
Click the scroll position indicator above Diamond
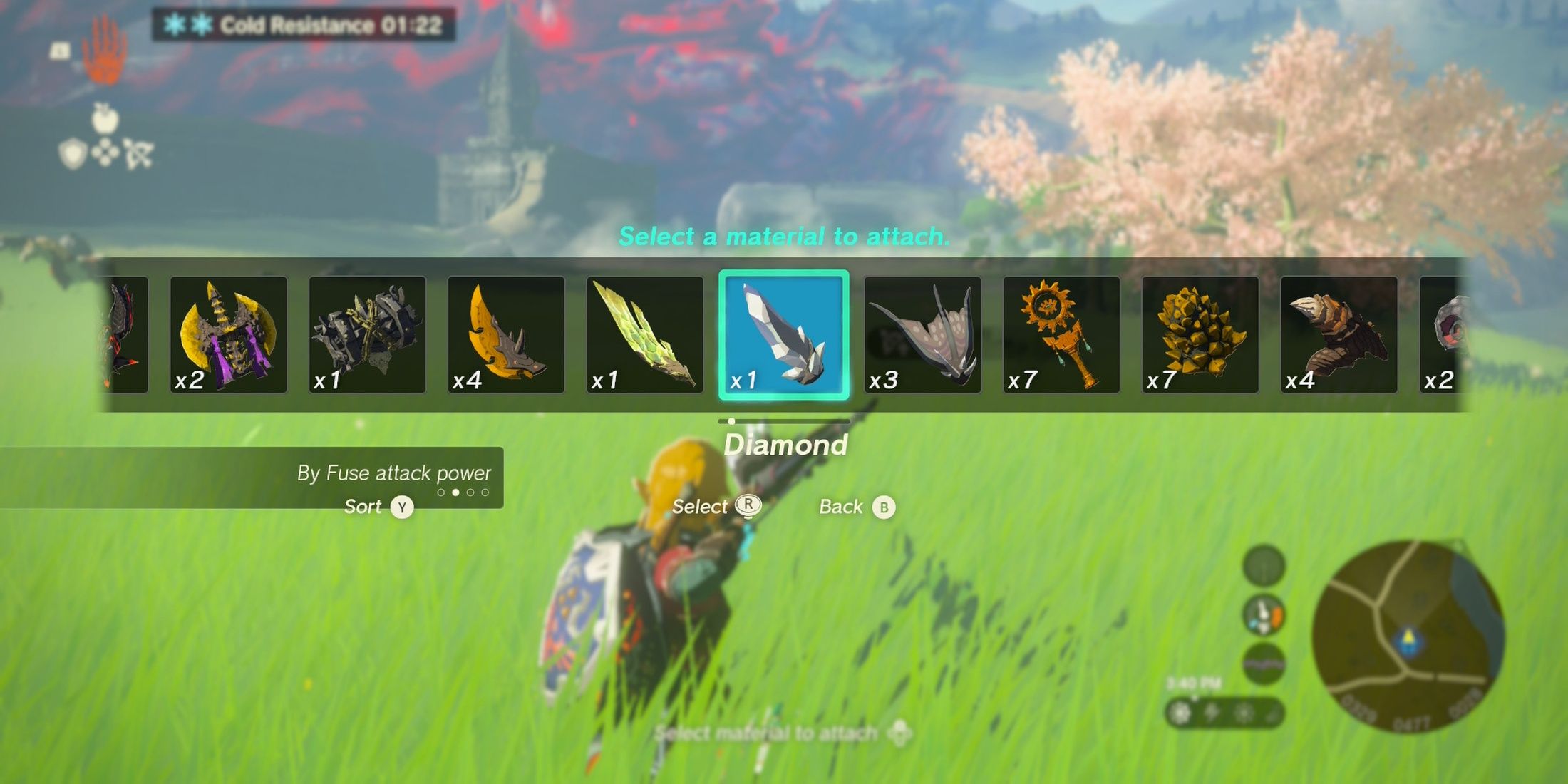point(730,421)
